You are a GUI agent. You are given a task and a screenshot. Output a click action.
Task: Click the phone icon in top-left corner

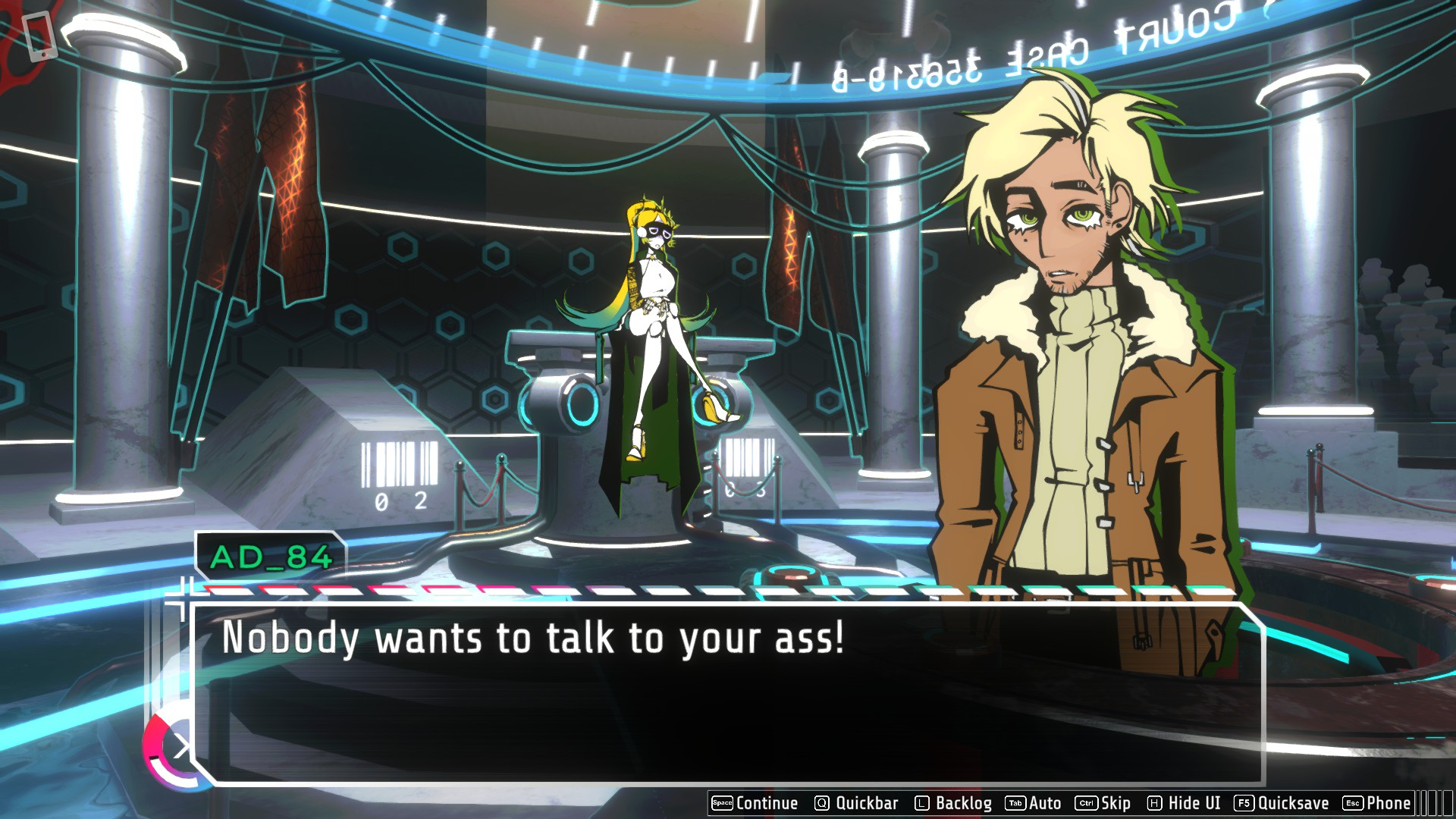pyautogui.click(x=39, y=36)
